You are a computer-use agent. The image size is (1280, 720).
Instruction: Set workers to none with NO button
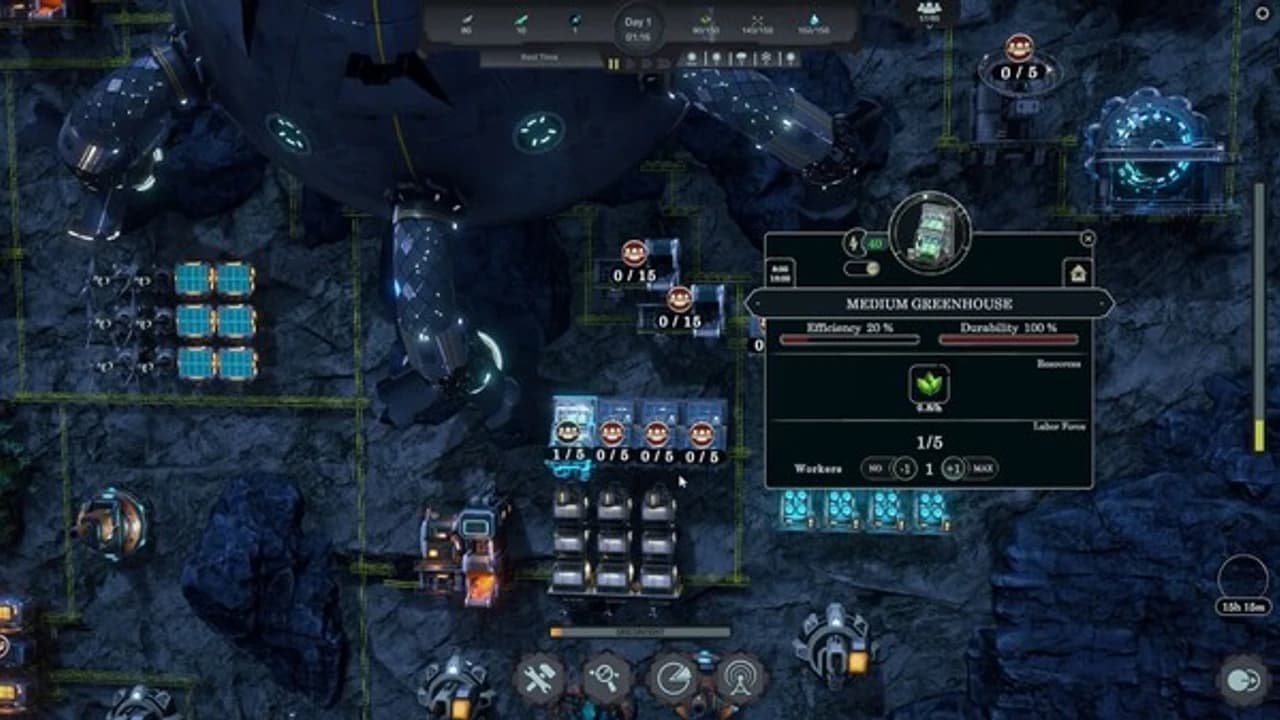876,469
